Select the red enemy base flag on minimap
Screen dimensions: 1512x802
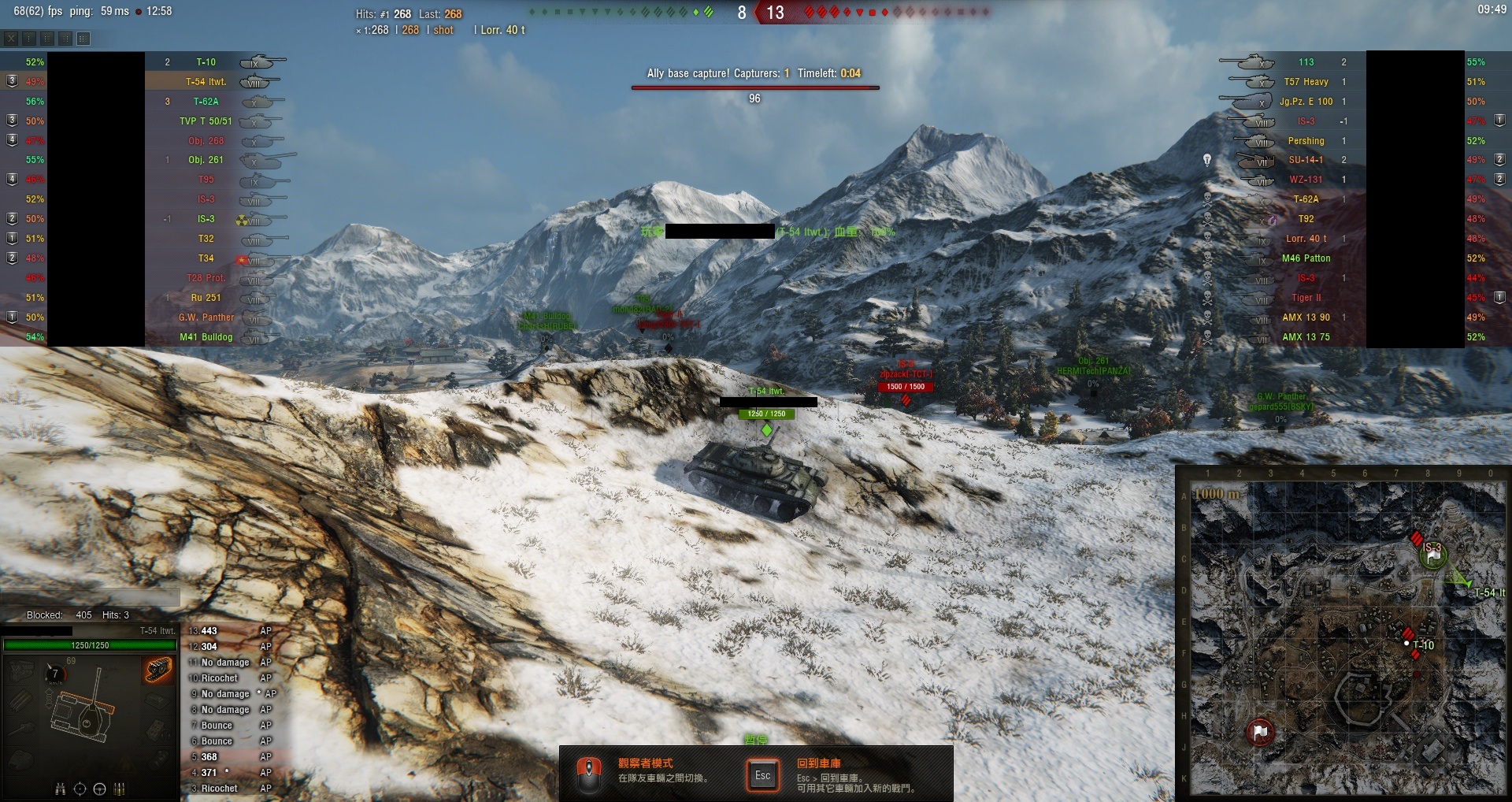1260,732
